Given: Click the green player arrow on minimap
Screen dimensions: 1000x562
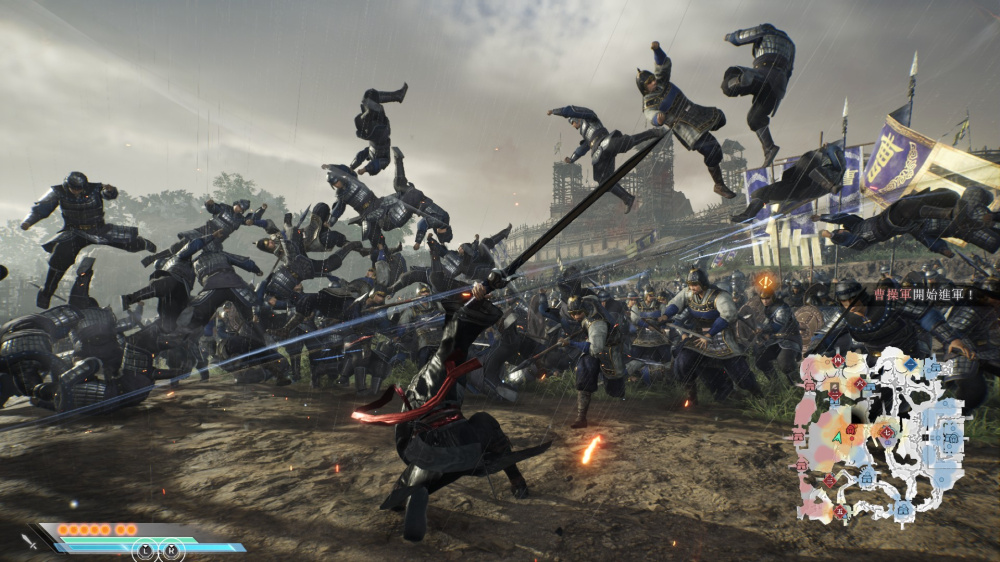Looking at the screenshot, I should click(x=837, y=438).
